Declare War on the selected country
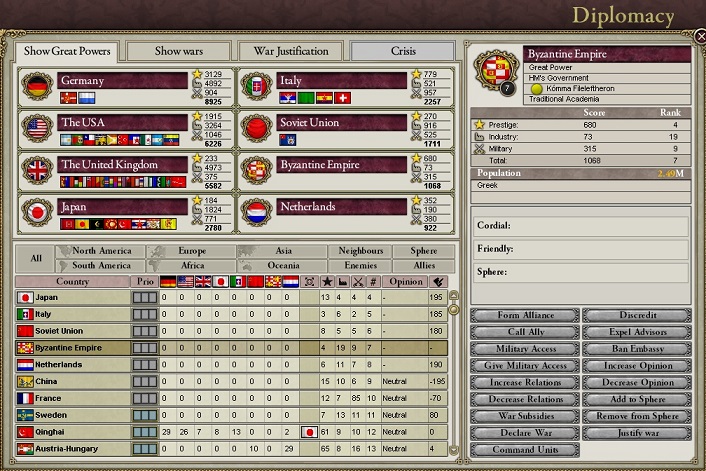The image size is (706, 471). point(524,433)
